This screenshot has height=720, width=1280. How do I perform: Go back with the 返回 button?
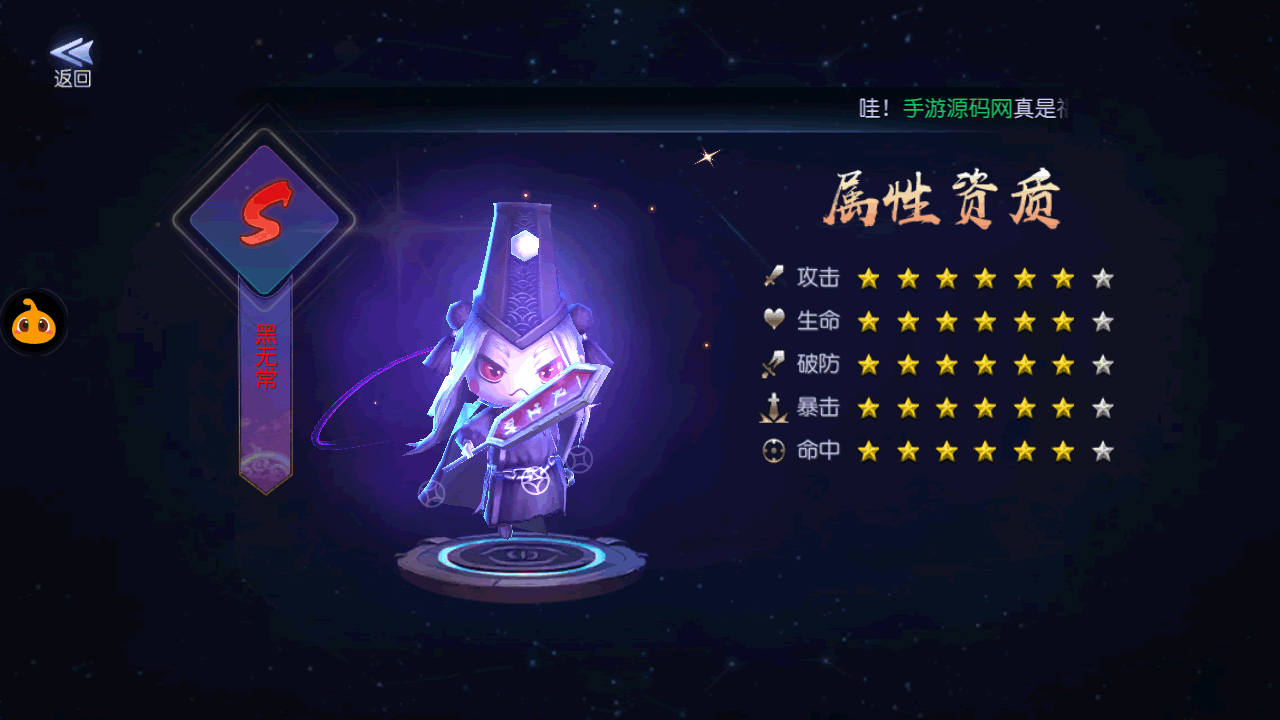[72, 62]
